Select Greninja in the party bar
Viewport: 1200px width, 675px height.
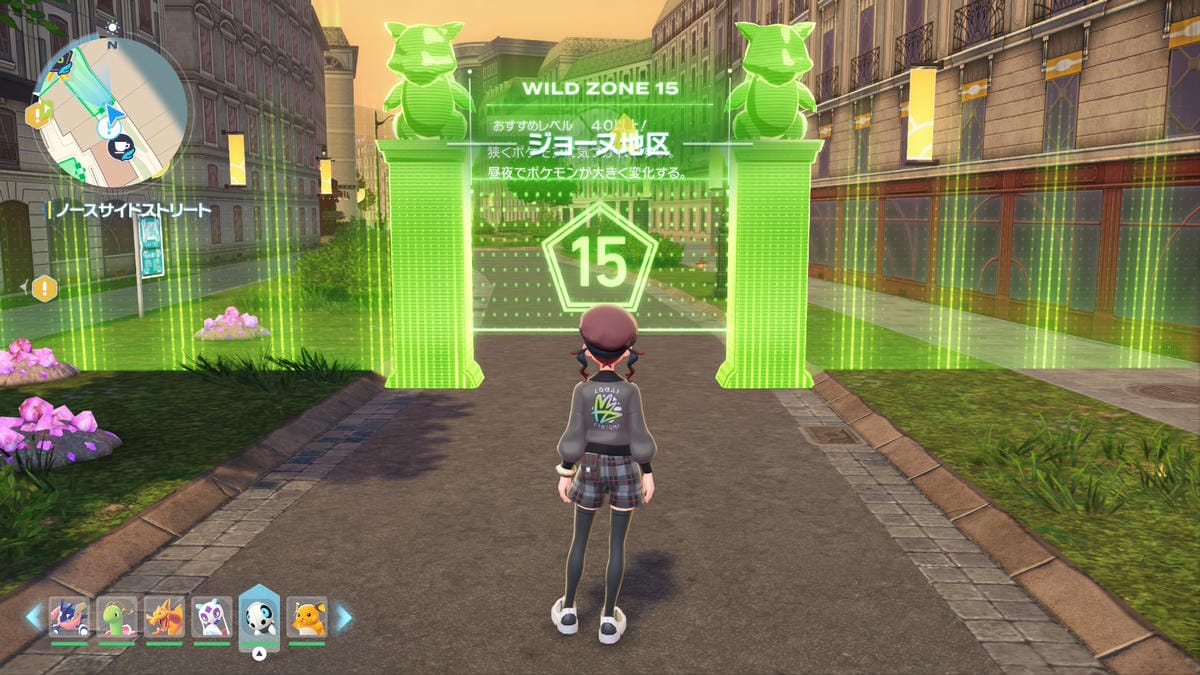pyautogui.click(x=68, y=617)
